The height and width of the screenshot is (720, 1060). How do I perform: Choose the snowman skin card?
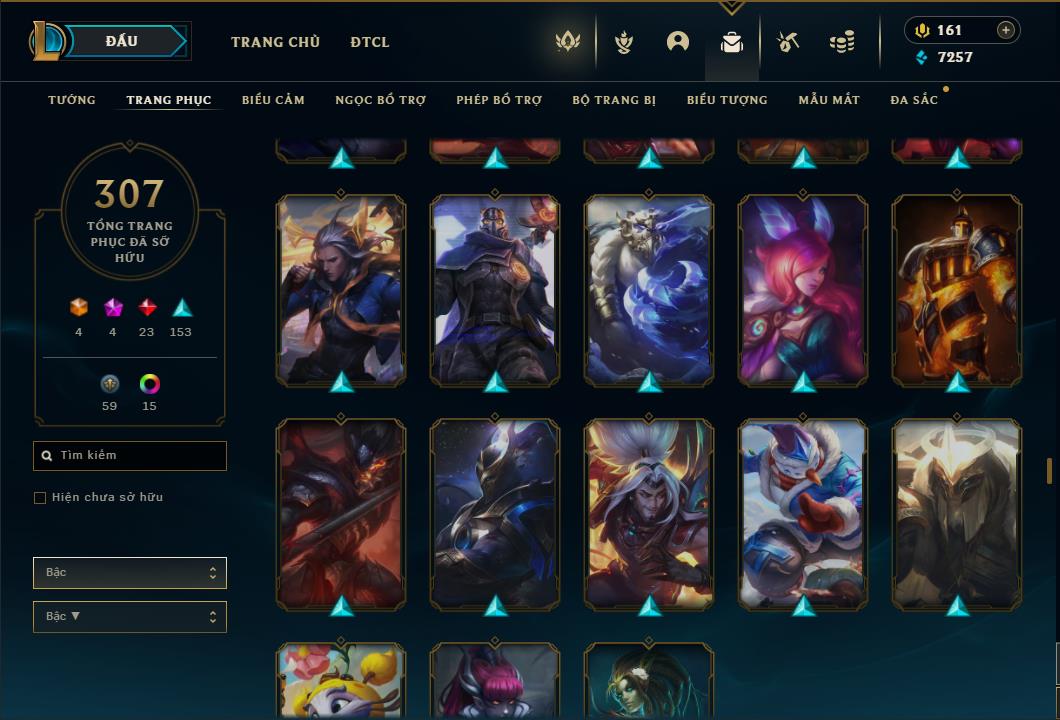(803, 514)
